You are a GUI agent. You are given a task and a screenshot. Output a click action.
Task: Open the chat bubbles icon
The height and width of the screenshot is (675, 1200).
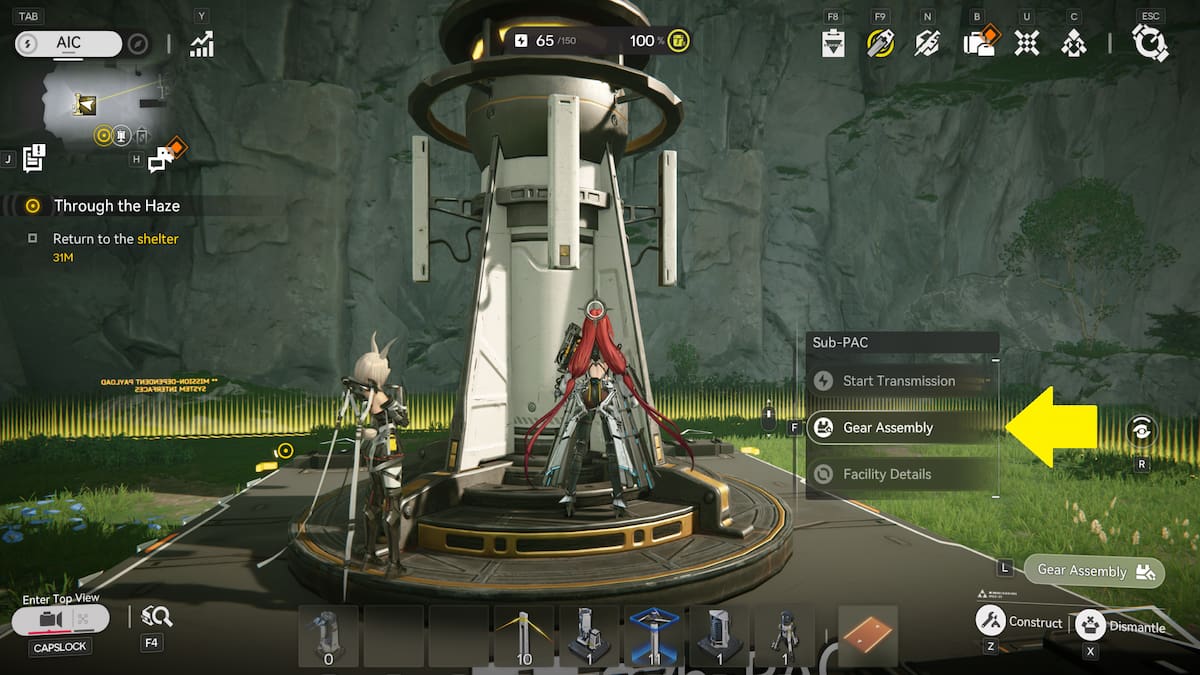[163, 158]
